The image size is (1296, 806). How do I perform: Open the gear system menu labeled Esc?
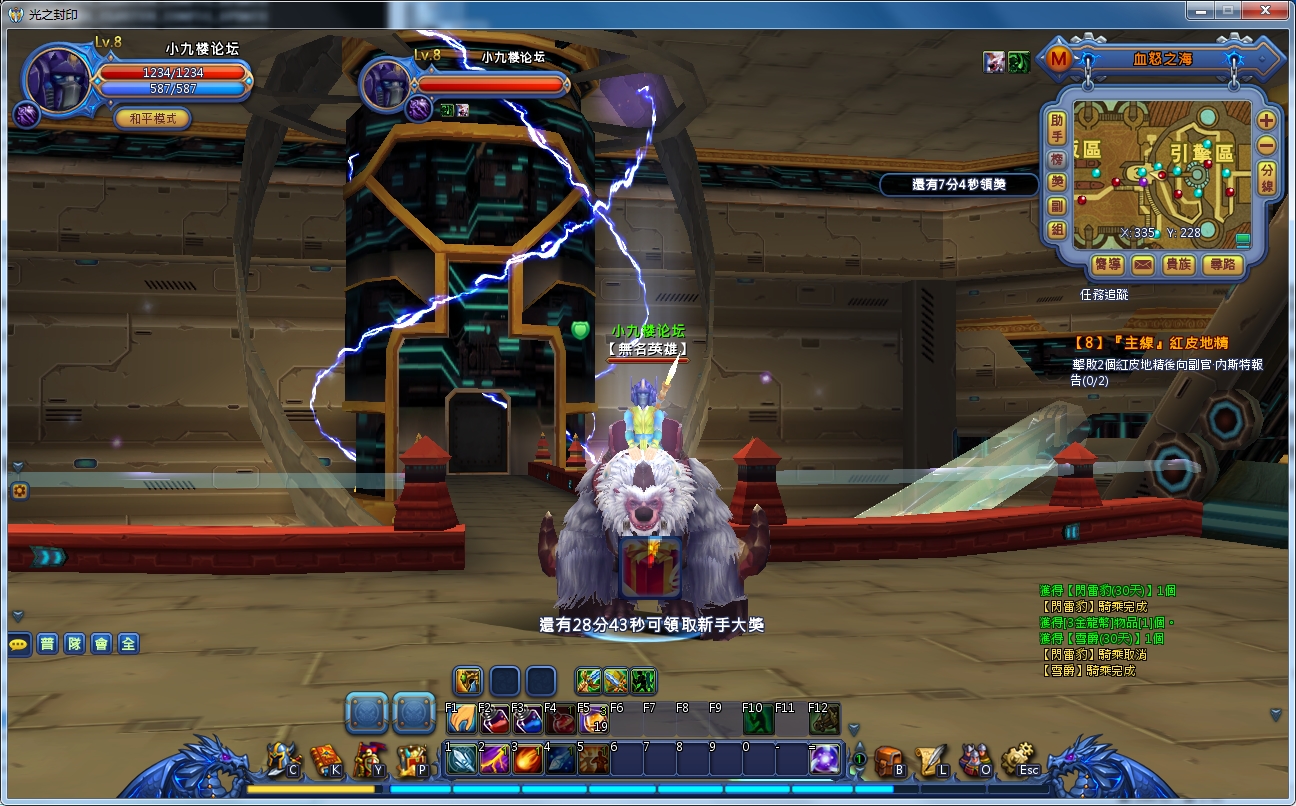[x=1020, y=761]
